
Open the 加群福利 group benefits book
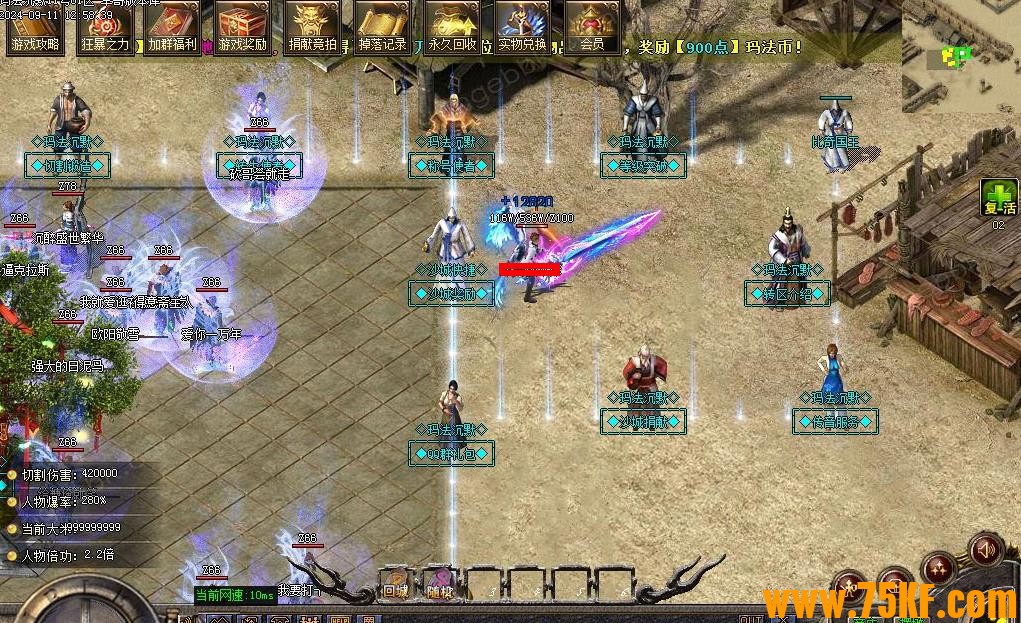(173, 26)
